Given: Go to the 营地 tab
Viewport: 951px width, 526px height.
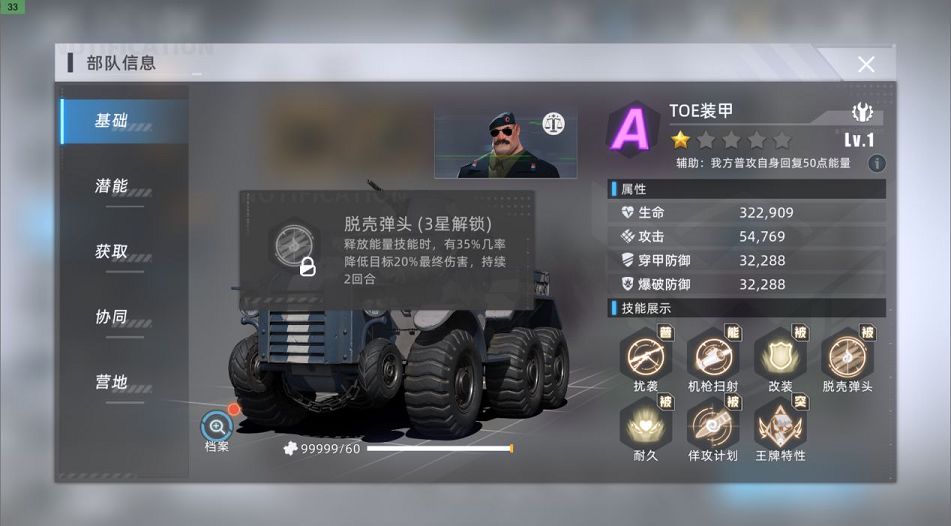Looking at the screenshot, I should tap(112, 381).
